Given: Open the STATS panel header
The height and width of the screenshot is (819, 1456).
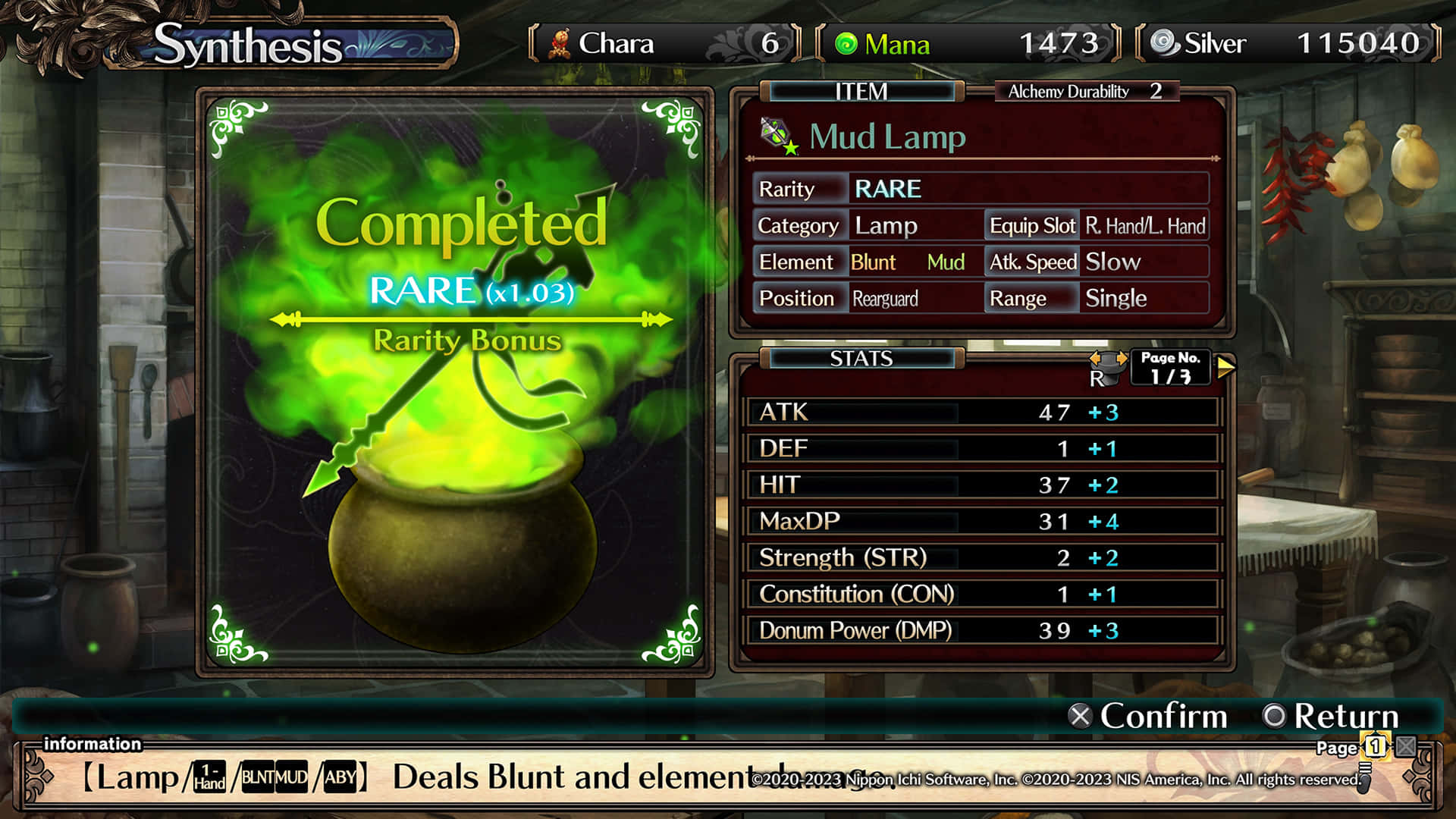Looking at the screenshot, I should tap(861, 359).
